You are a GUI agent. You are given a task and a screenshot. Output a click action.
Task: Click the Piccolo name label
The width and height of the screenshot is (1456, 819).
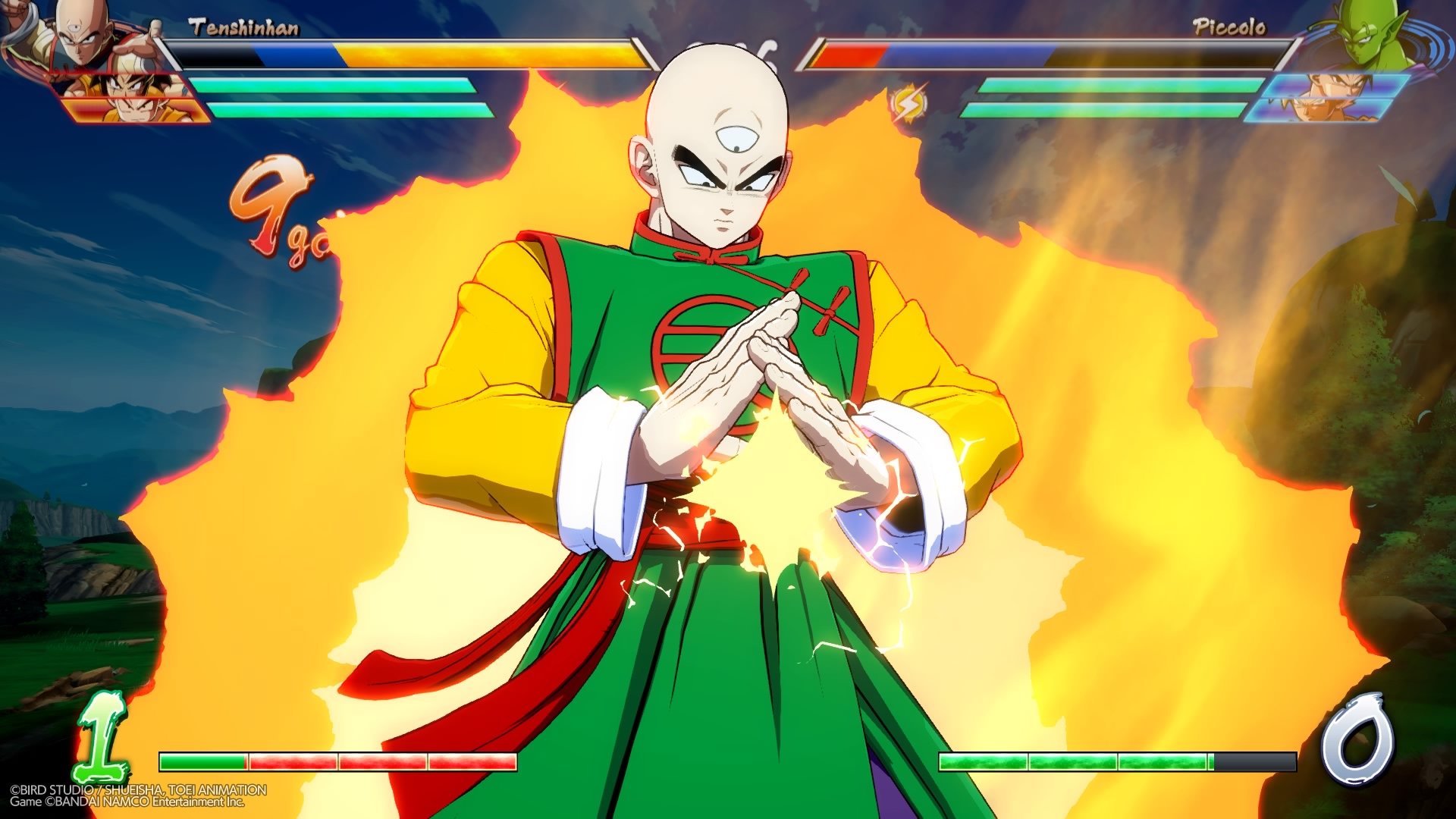1228,25
